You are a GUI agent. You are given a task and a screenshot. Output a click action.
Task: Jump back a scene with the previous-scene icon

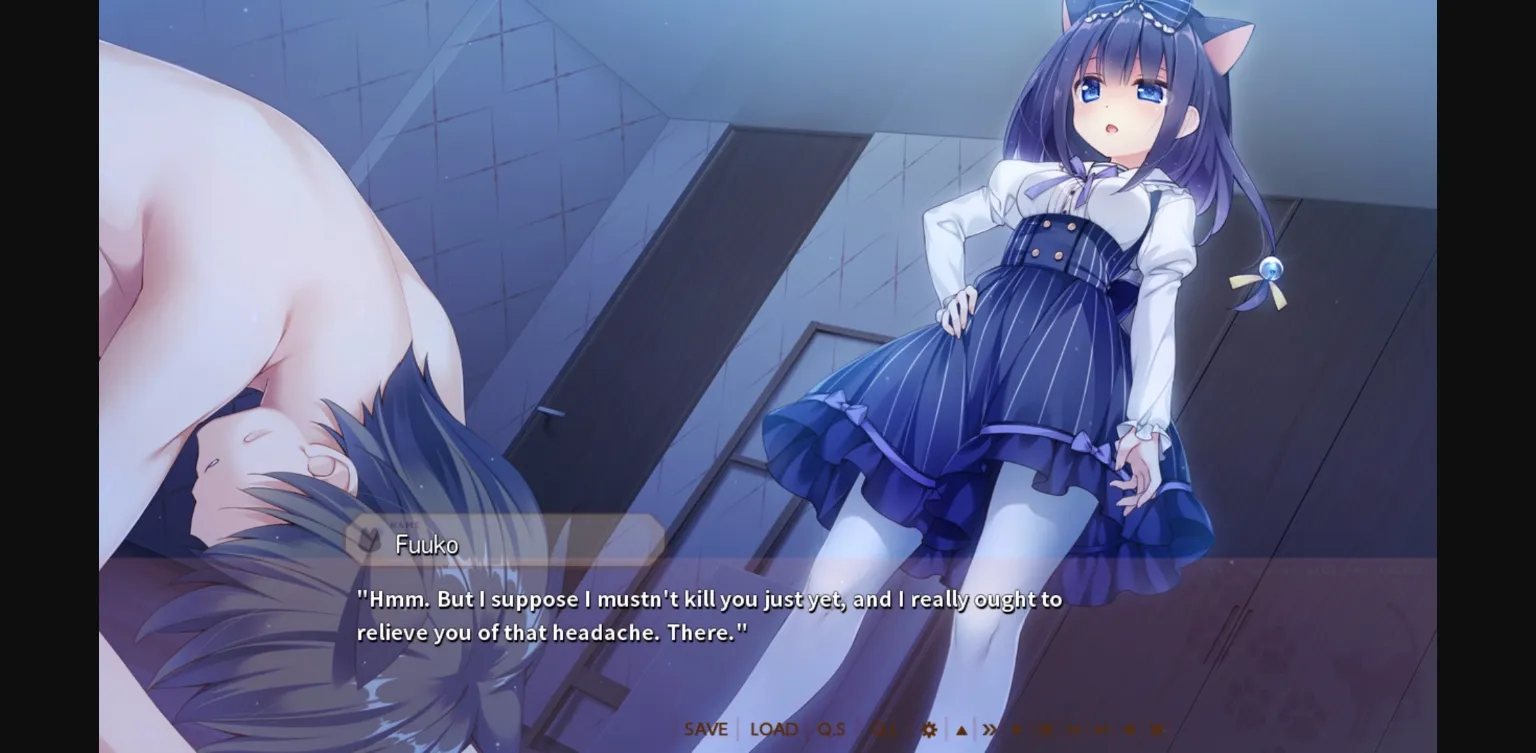click(x=1073, y=729)
